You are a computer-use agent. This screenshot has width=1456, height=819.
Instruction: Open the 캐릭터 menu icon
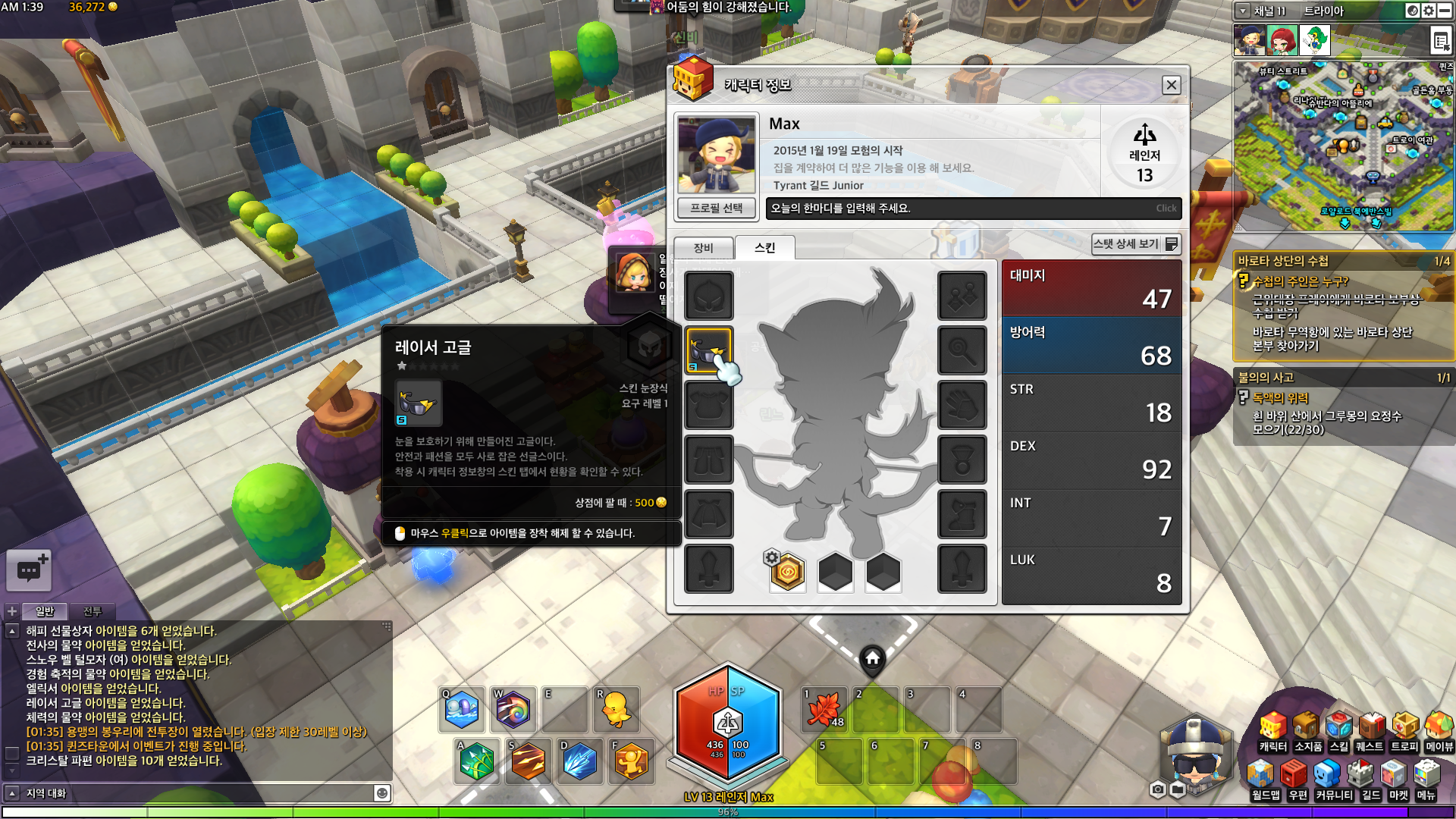1272,732
